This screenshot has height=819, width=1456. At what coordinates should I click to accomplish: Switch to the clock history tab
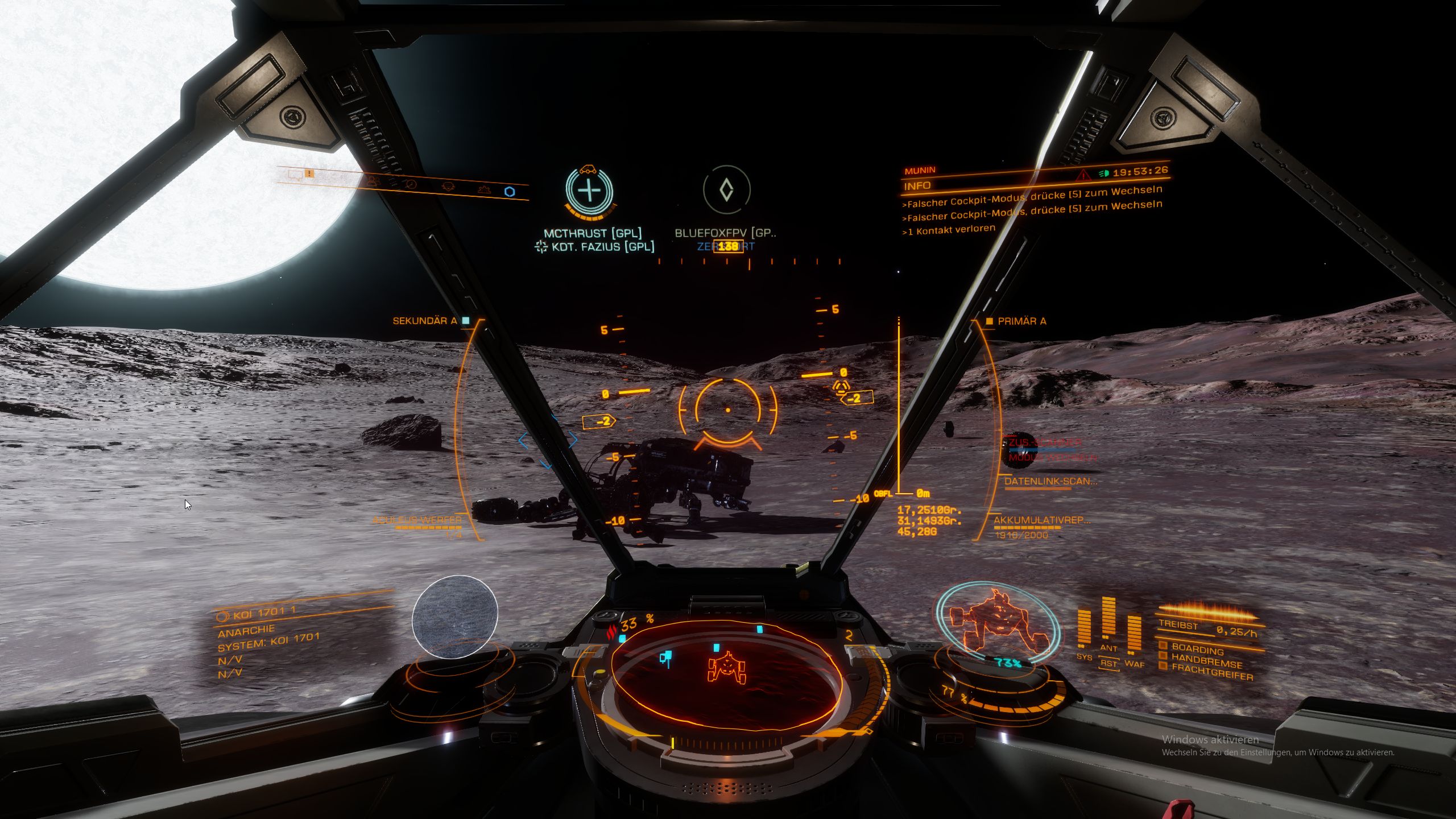411,184
